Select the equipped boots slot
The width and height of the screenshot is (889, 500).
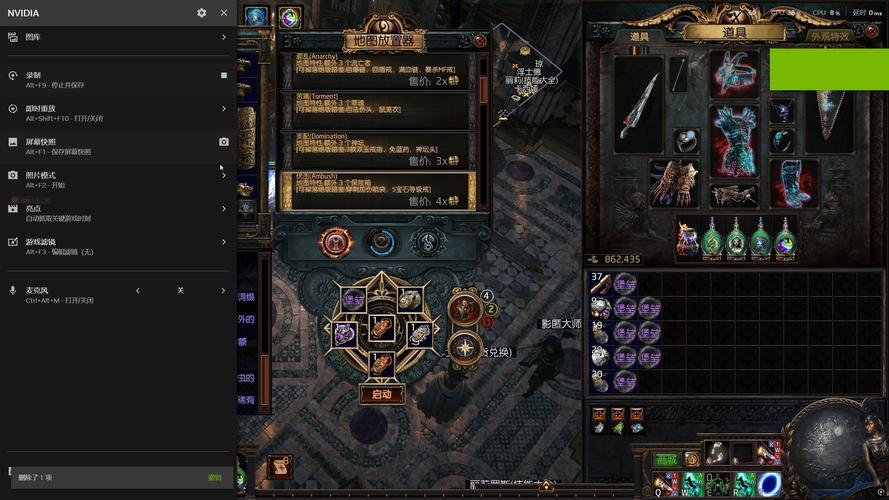click(790, 182)
